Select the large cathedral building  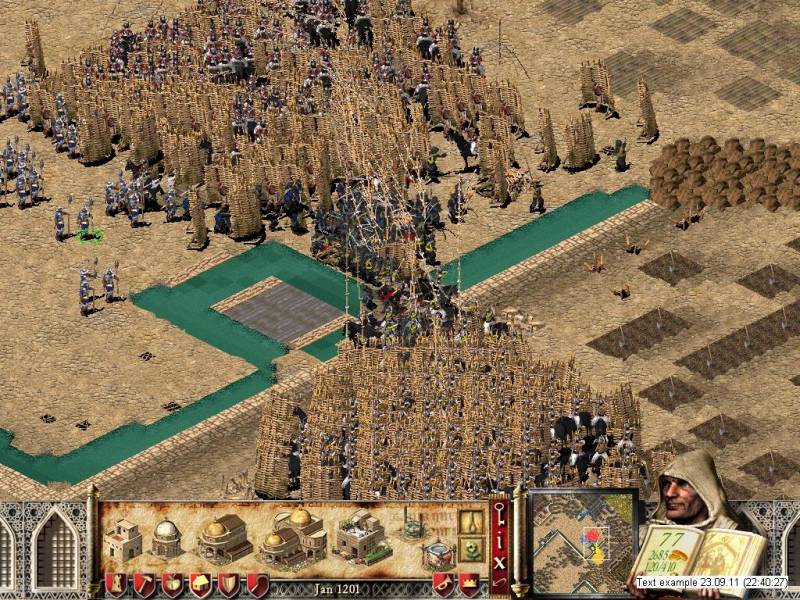[x=295, y=535]
